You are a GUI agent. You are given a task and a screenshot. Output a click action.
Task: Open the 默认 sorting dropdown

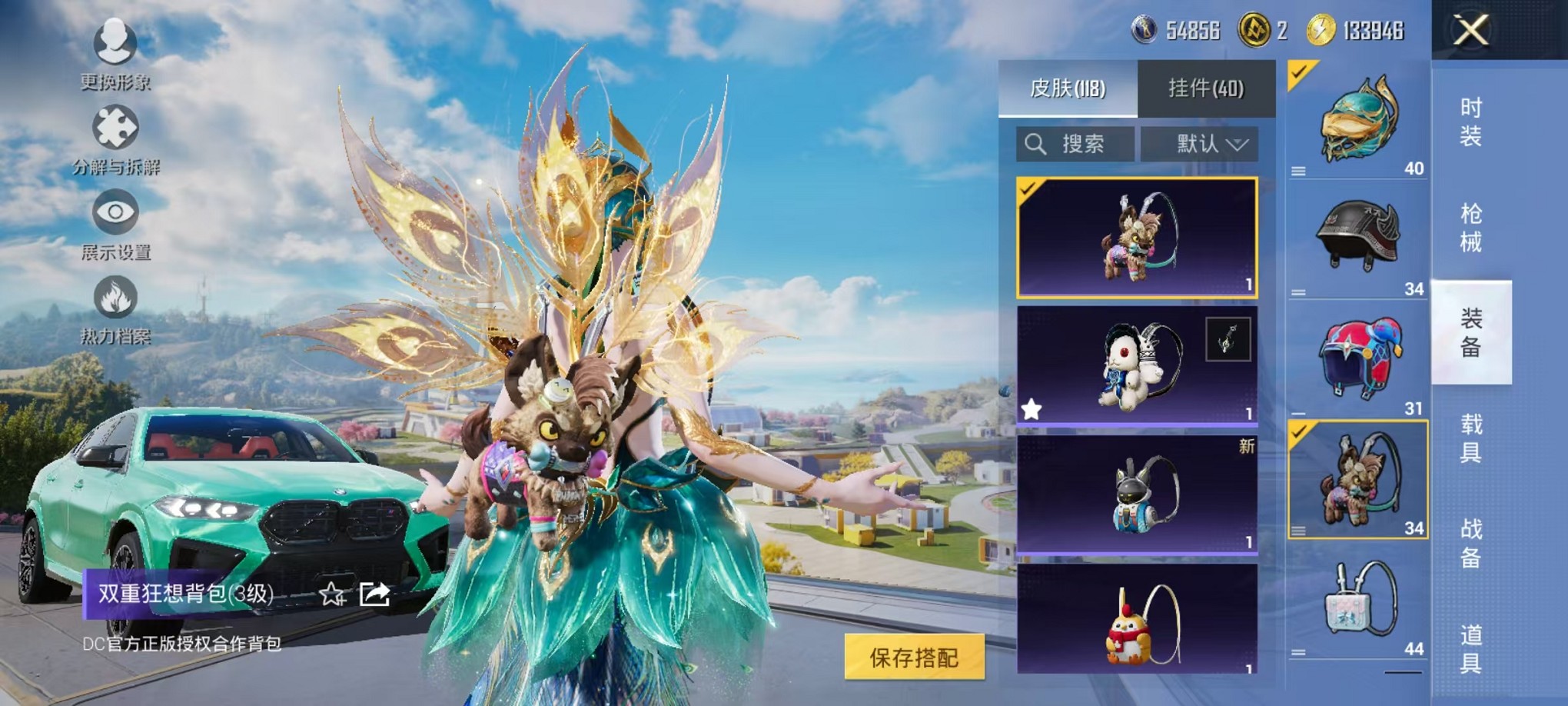[x=1201, y=144]
